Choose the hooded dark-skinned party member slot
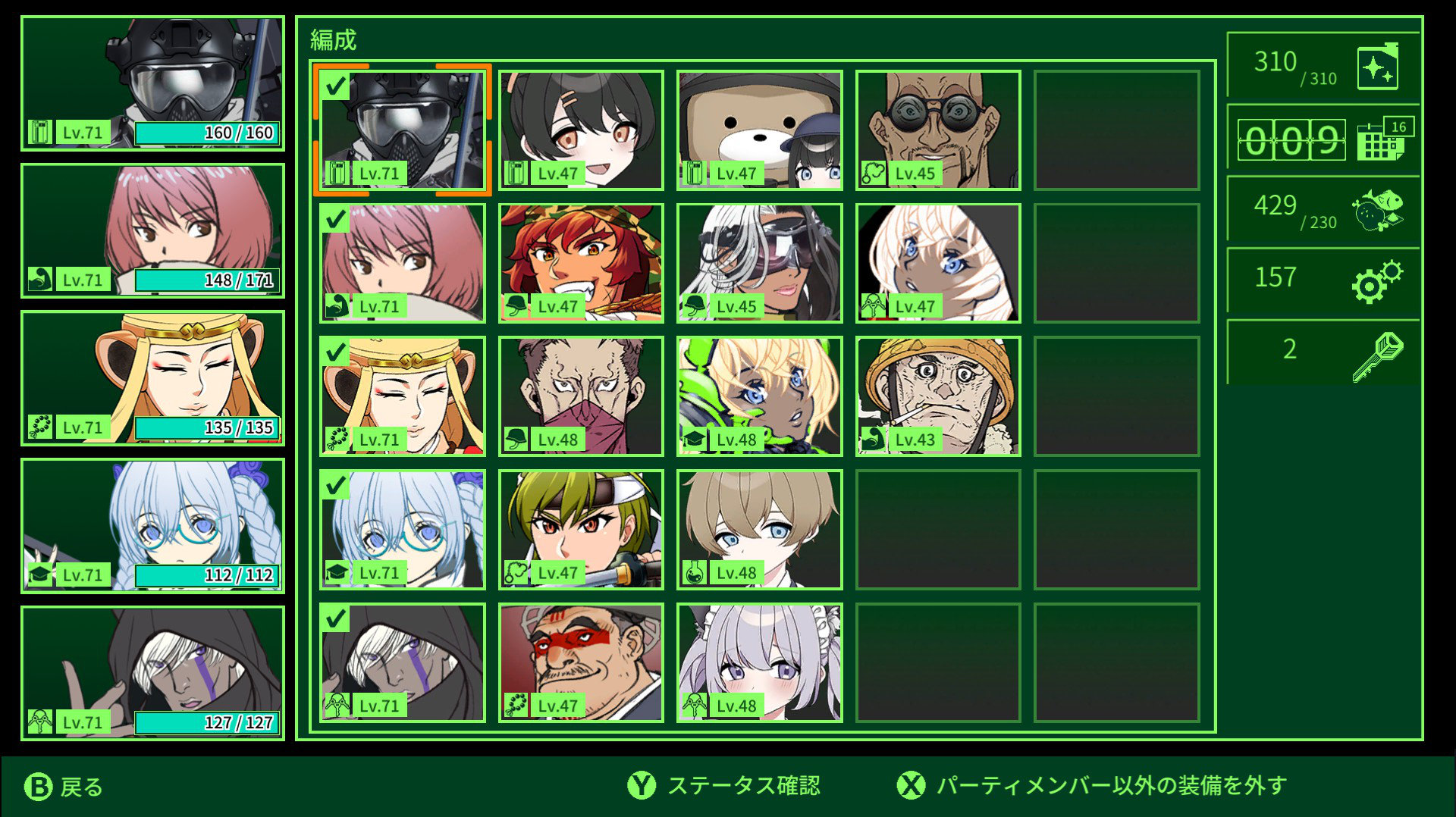 152,673
